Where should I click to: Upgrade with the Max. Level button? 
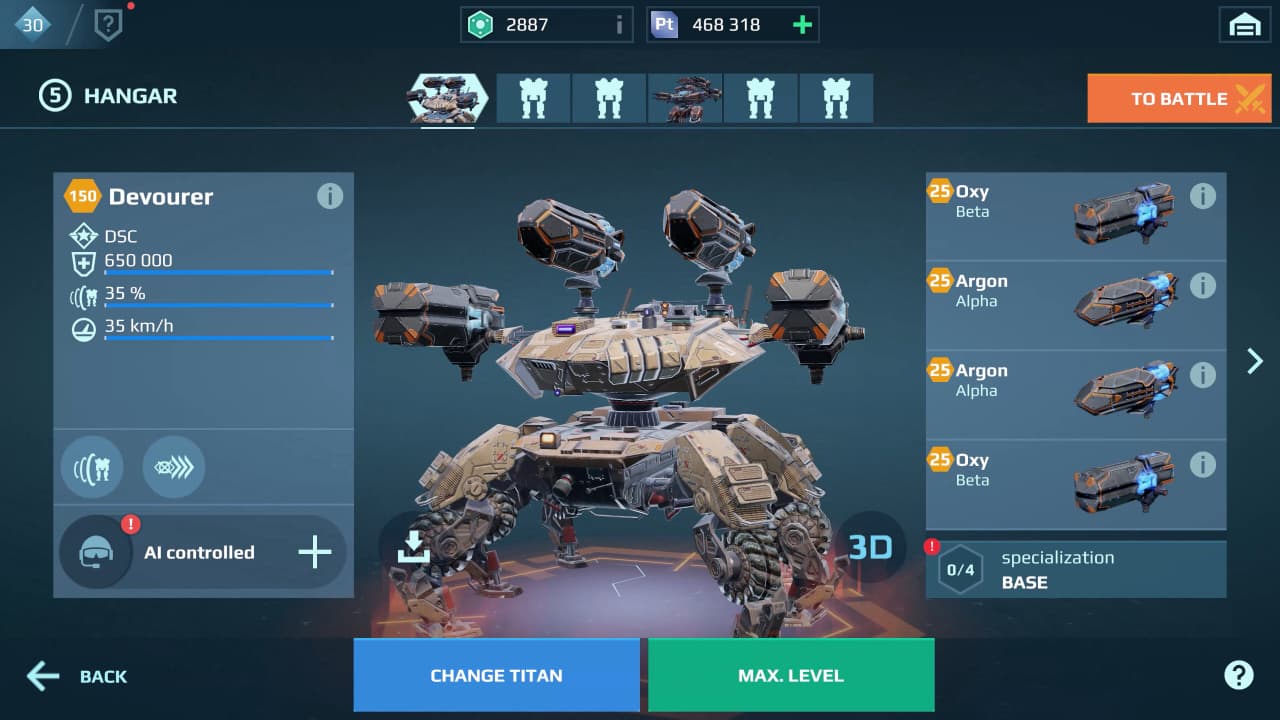pyautogui.click(x=791, y=675)
